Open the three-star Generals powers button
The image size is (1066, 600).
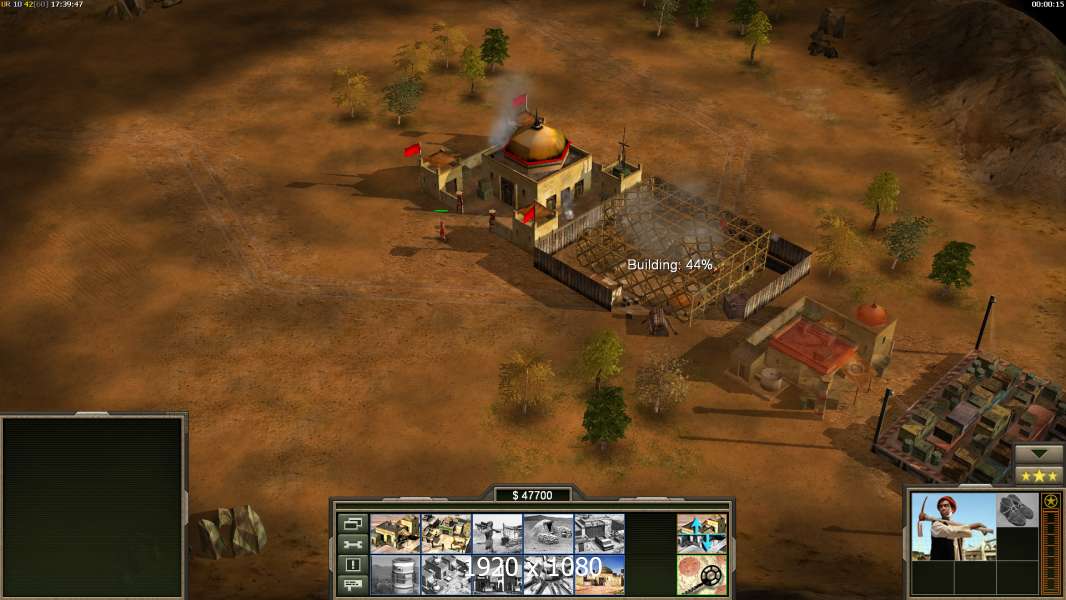tap(1039, 475)
